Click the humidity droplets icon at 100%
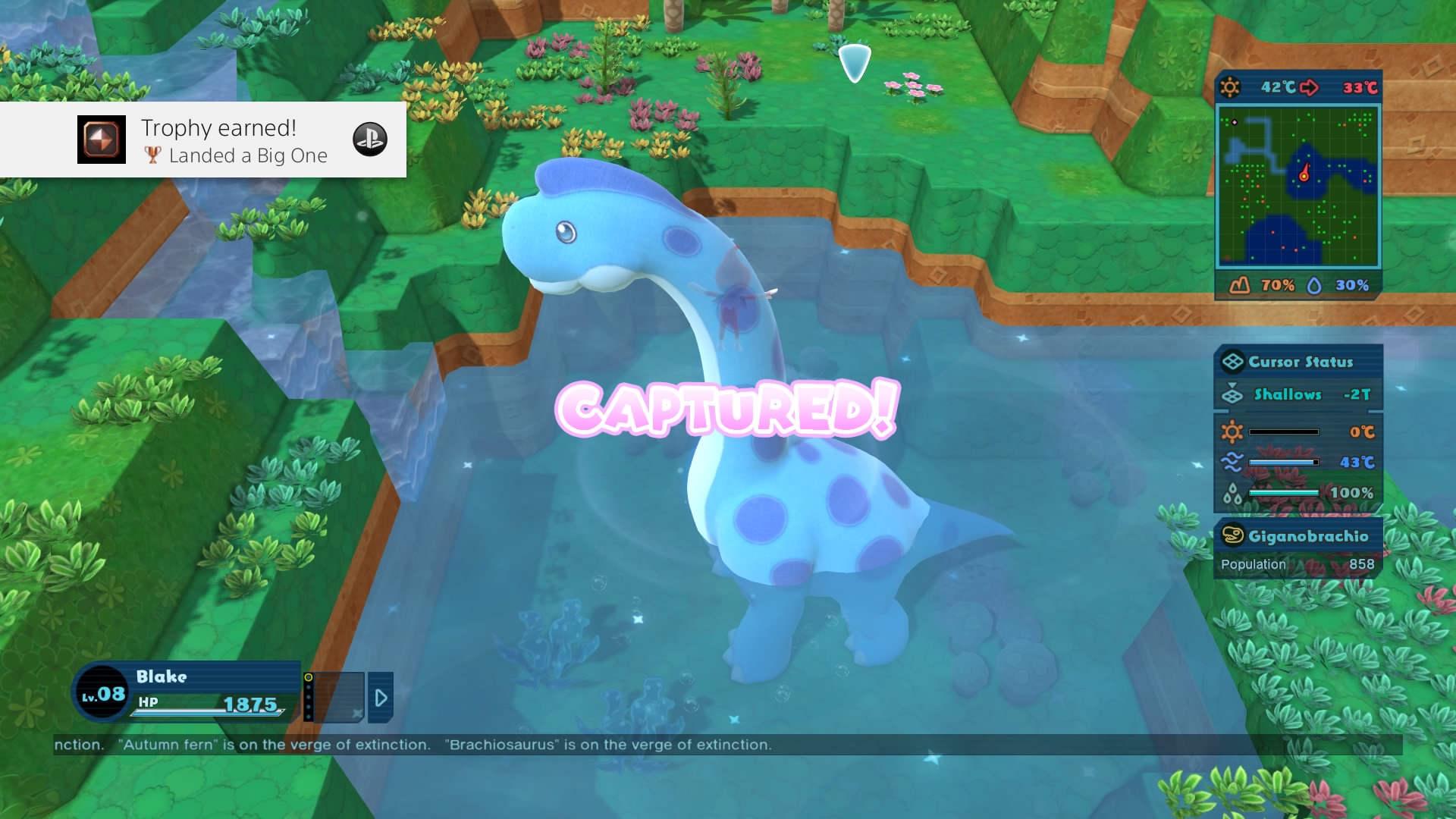The image size is (1456, 819). click(x=1232, y=493)
